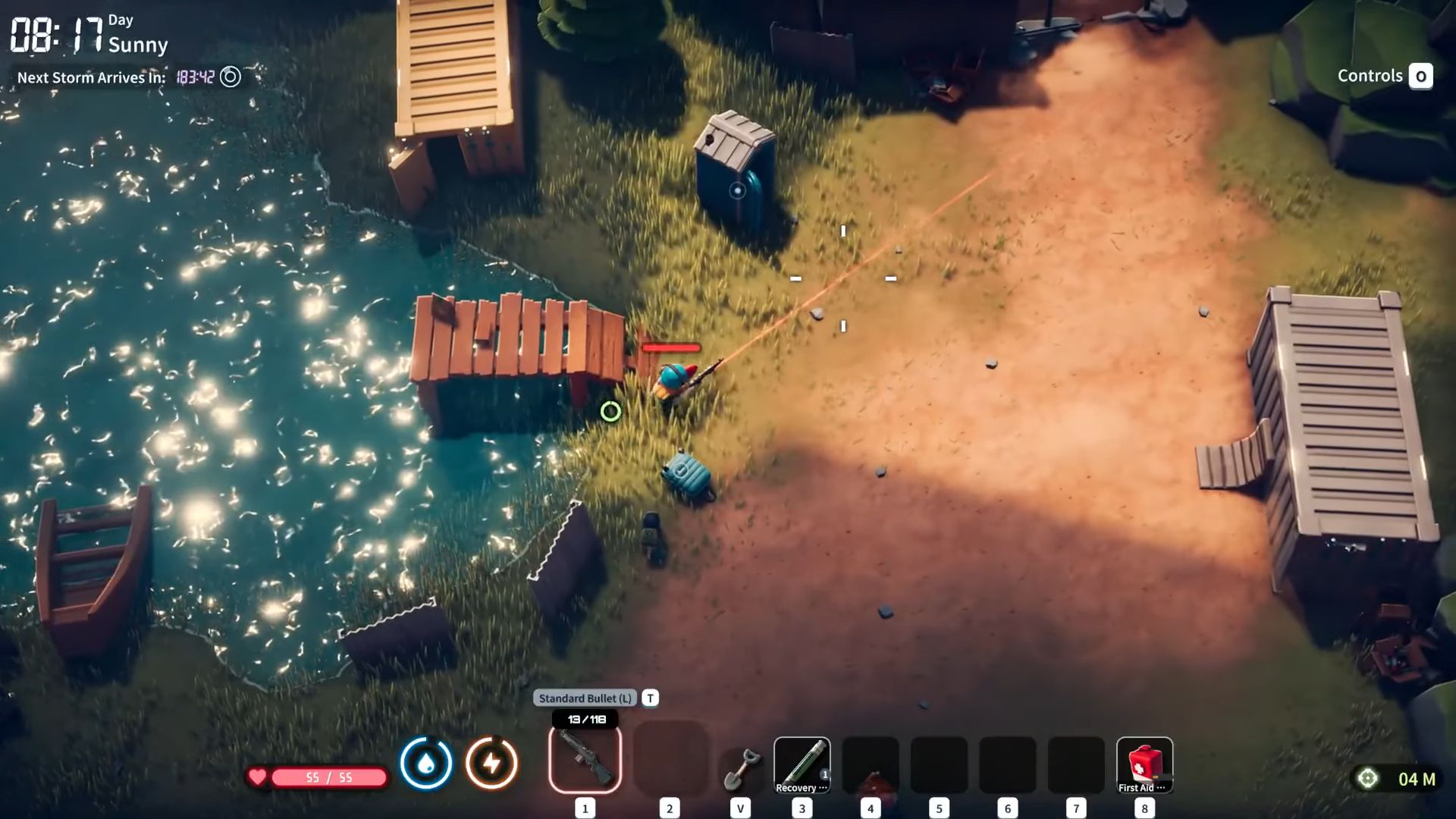Click the Standard Bullet (L) ammo label
1456x819 pixels.
click(585, 697)
